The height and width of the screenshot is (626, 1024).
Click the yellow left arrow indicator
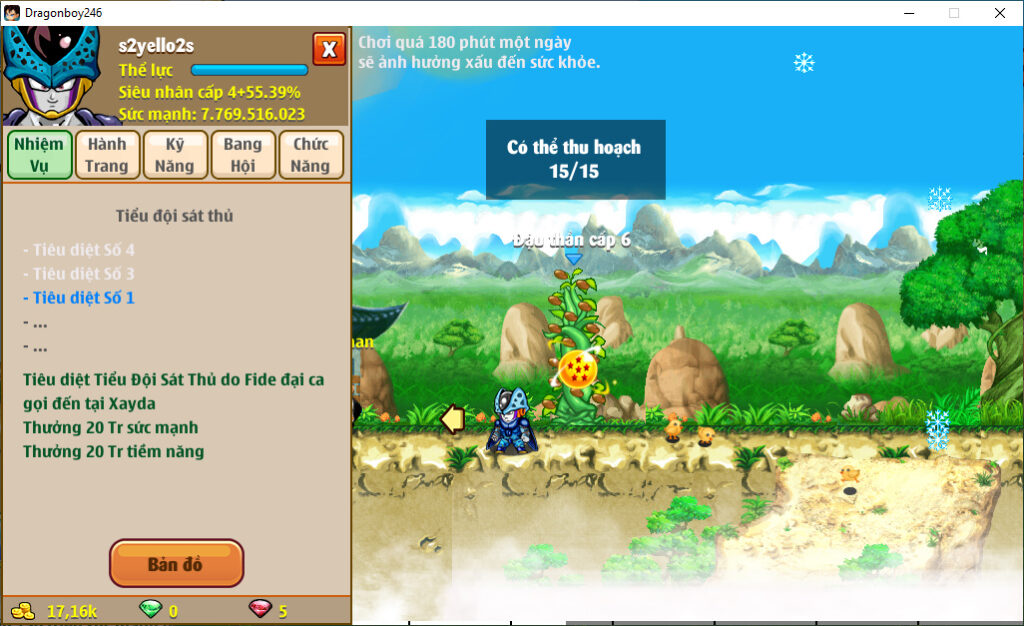(x=453, y=419)
